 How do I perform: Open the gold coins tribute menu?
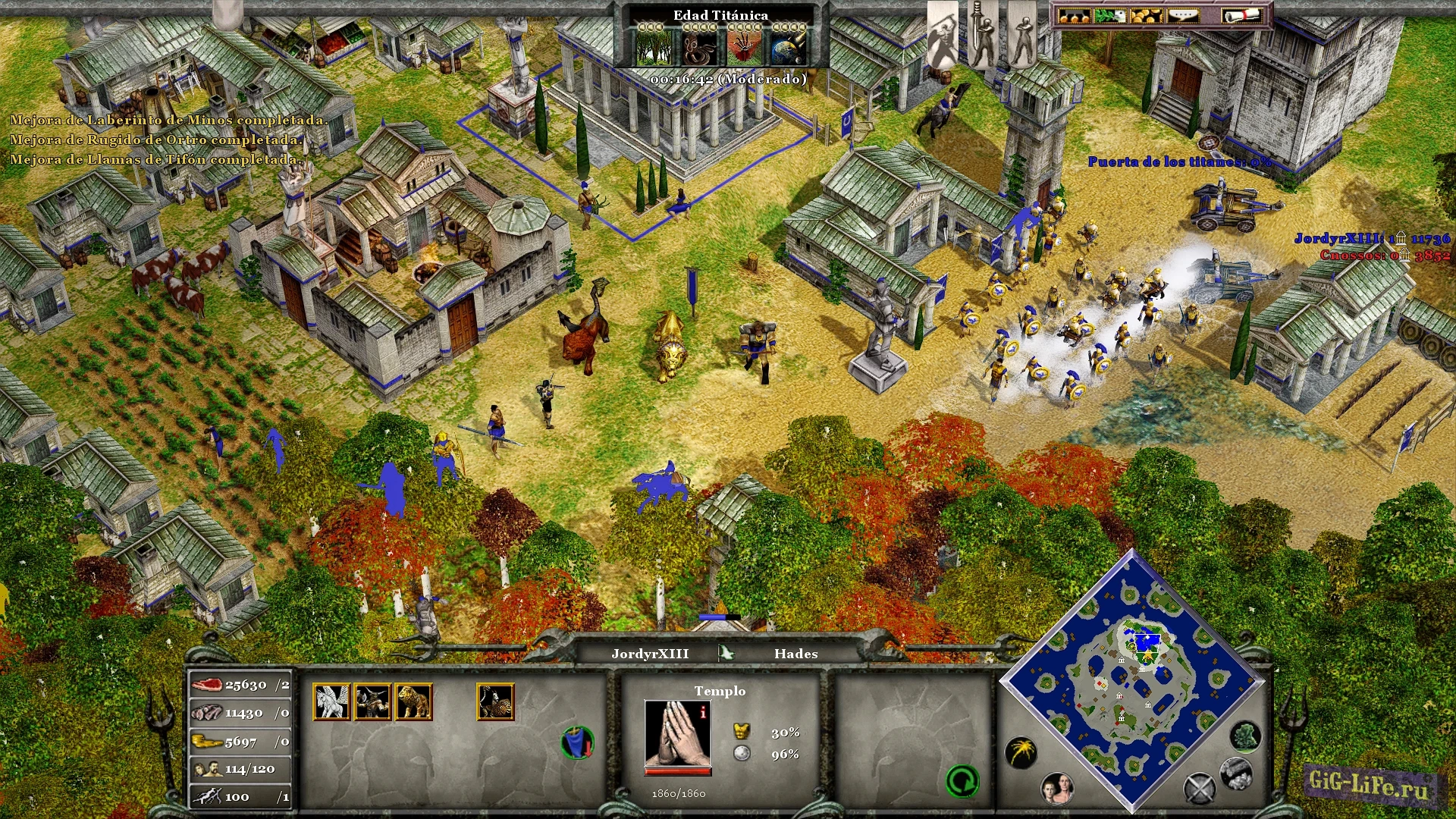point(1145,15)
